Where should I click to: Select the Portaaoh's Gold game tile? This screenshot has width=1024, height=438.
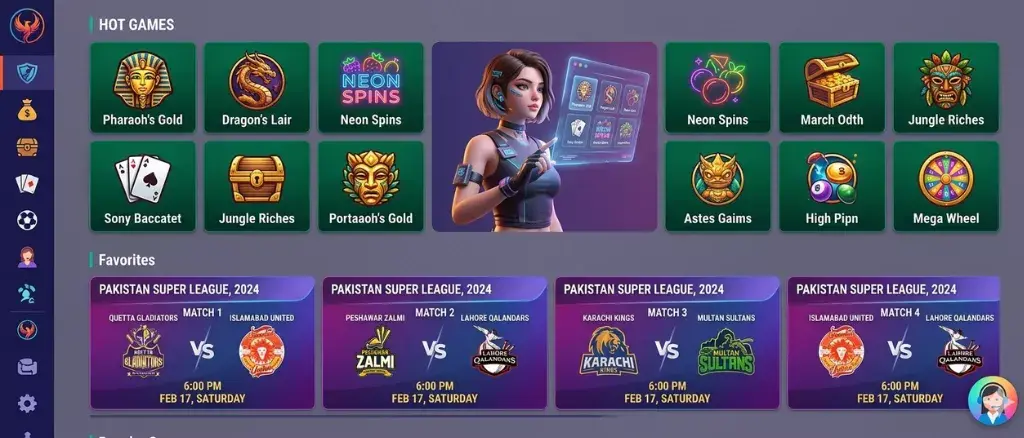(371, 186)
